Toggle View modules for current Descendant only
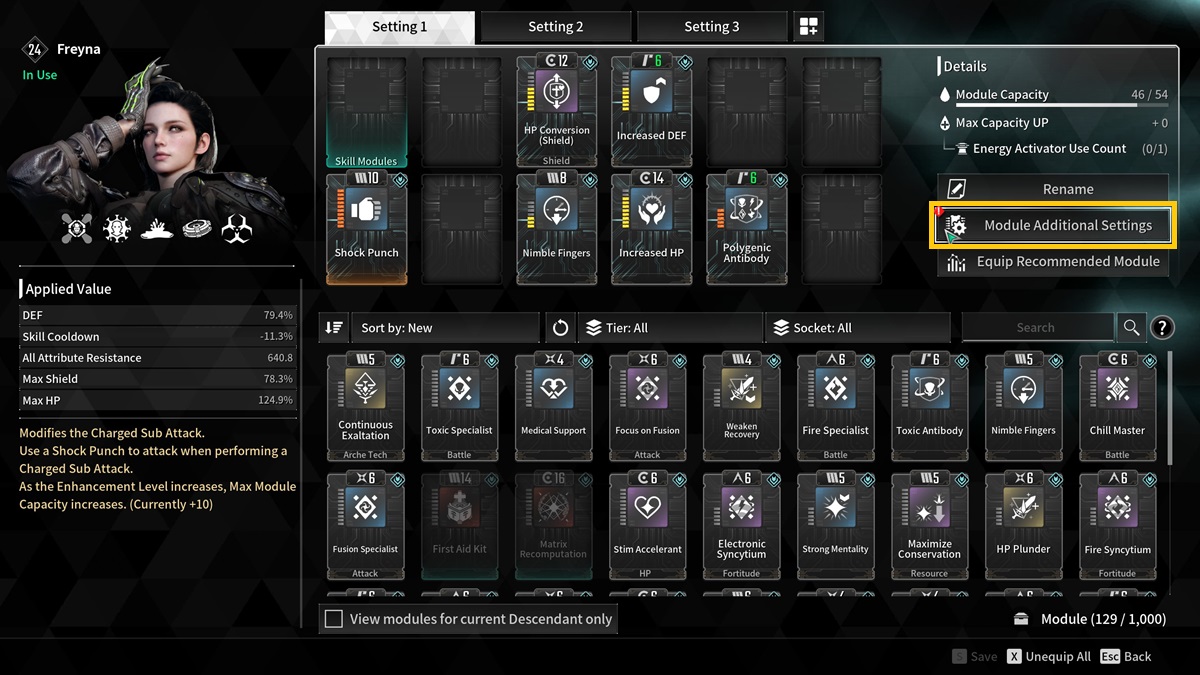The width and height of the screenshot is (1200, 675). point(334,619)
